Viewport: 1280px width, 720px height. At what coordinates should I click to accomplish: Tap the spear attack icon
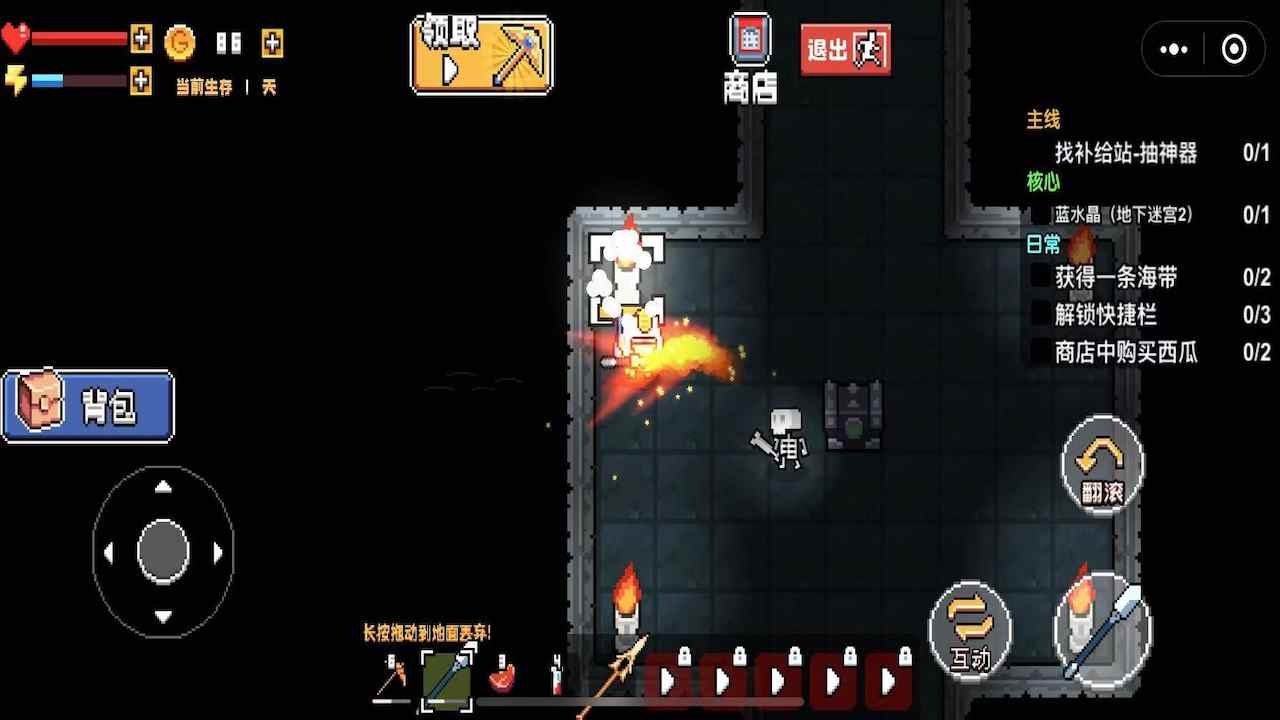(1104, 630)
